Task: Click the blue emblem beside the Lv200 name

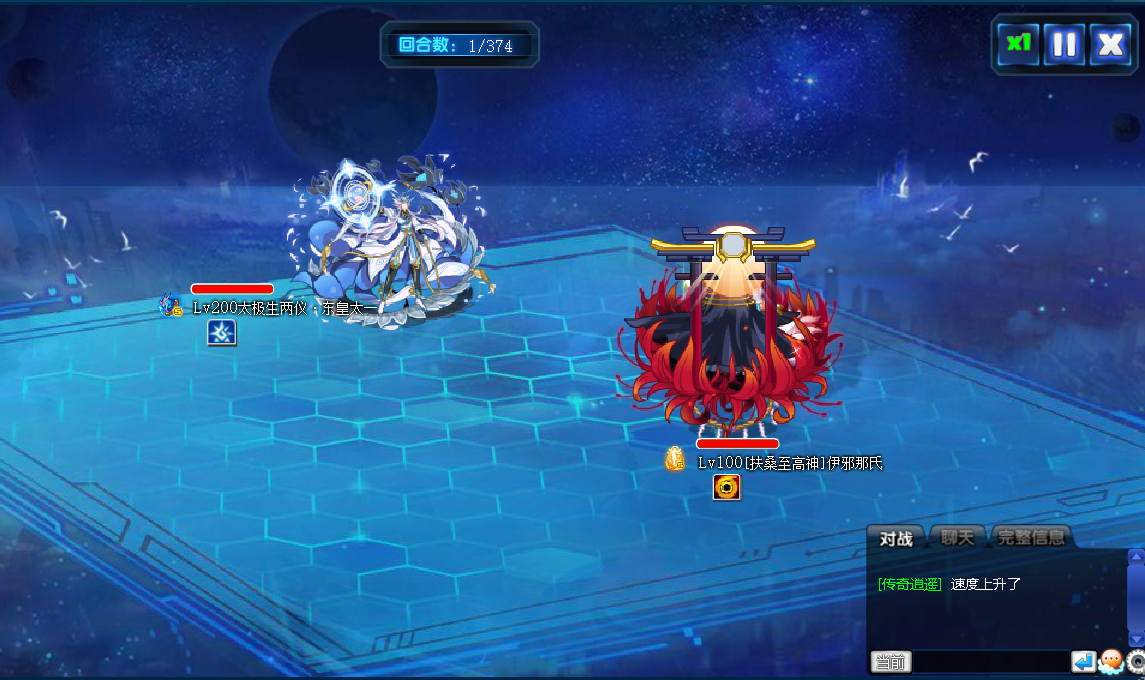Action: (x=171, y=306)
